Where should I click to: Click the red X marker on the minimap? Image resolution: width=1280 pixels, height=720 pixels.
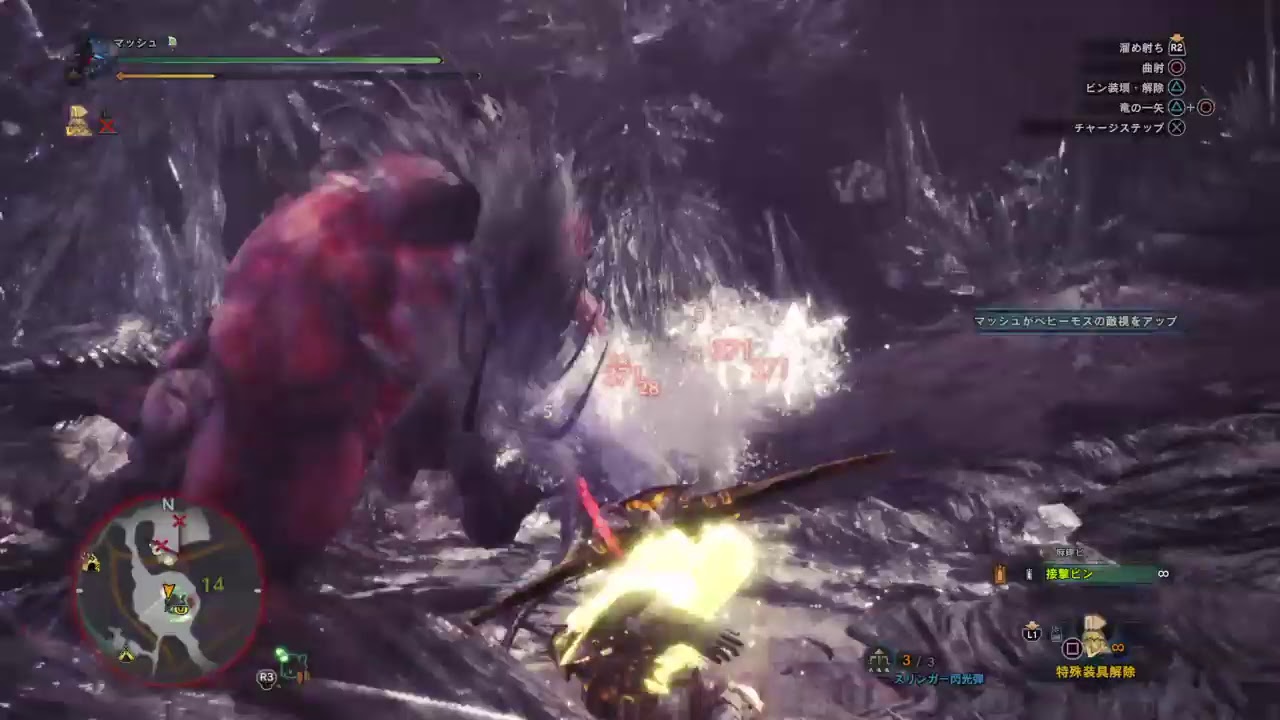pos(180,521)
